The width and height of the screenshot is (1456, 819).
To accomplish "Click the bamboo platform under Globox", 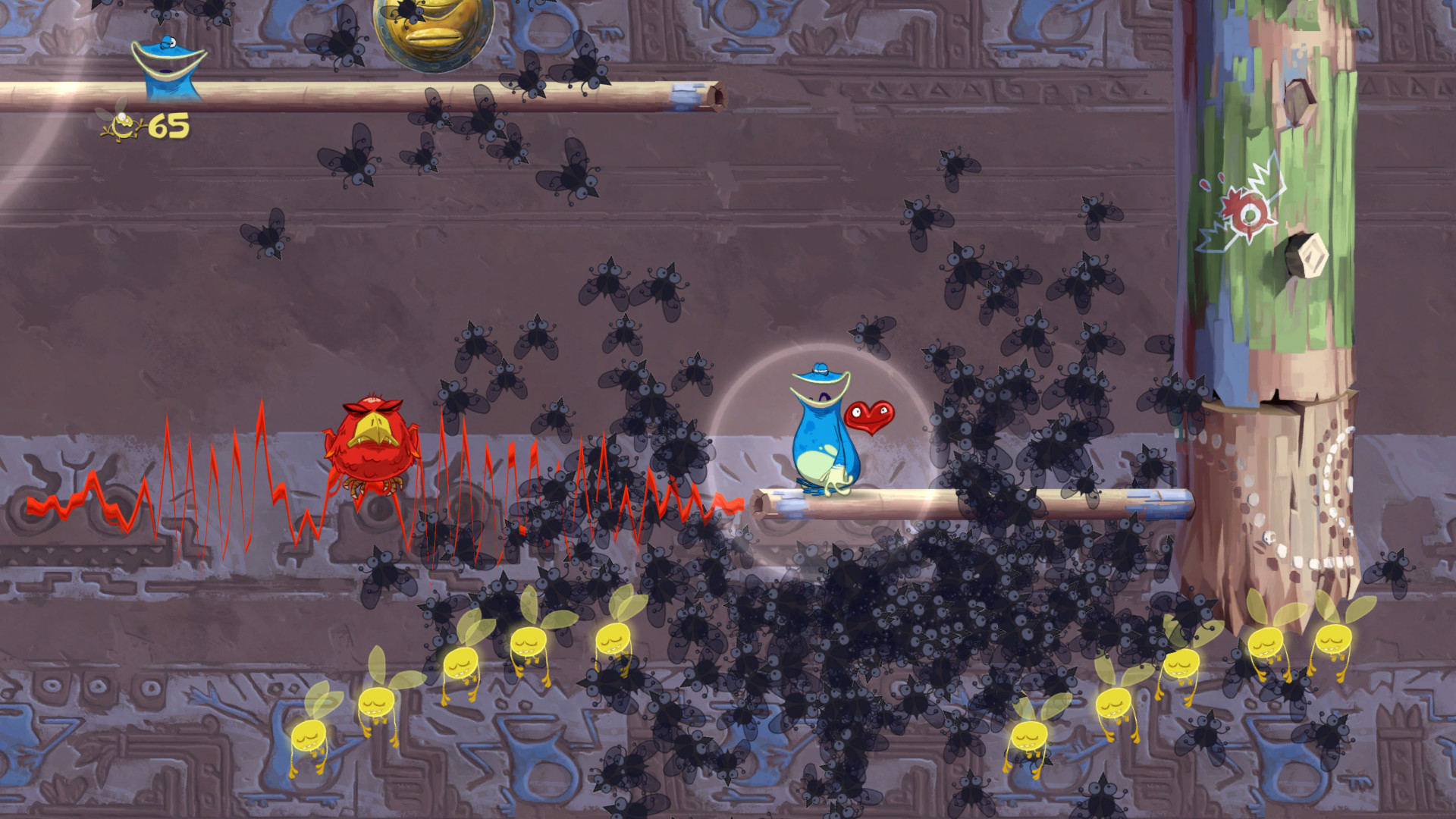I will click(x=872, y=500).
